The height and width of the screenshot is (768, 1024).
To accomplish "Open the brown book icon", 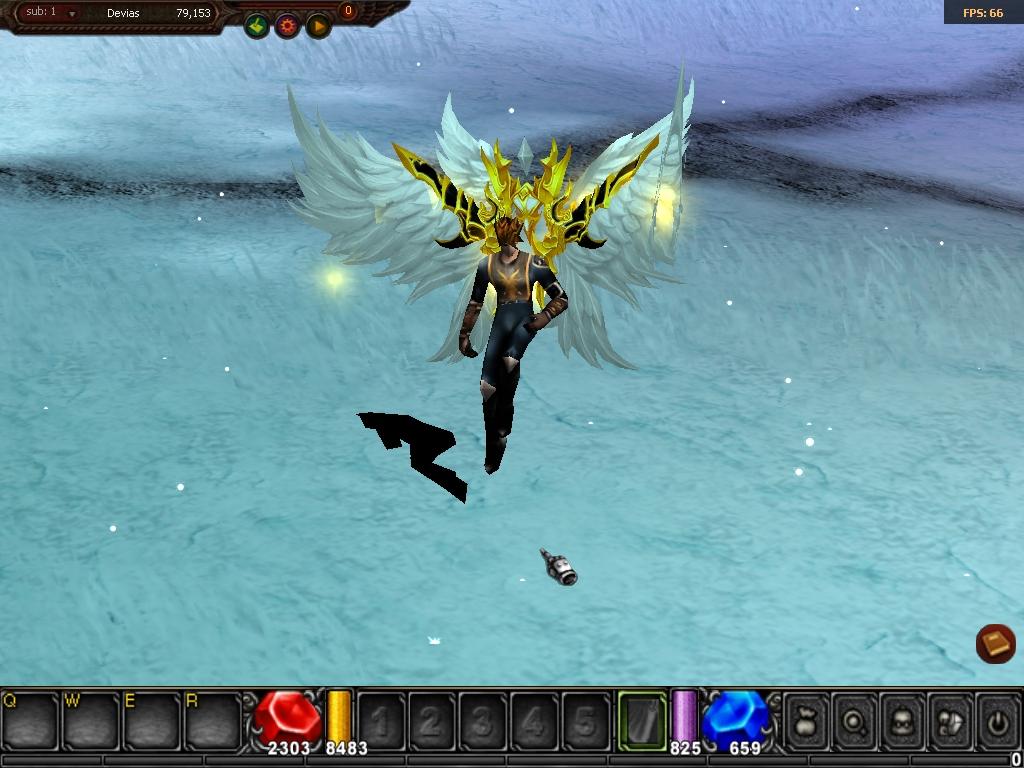I will coord(995,644).
